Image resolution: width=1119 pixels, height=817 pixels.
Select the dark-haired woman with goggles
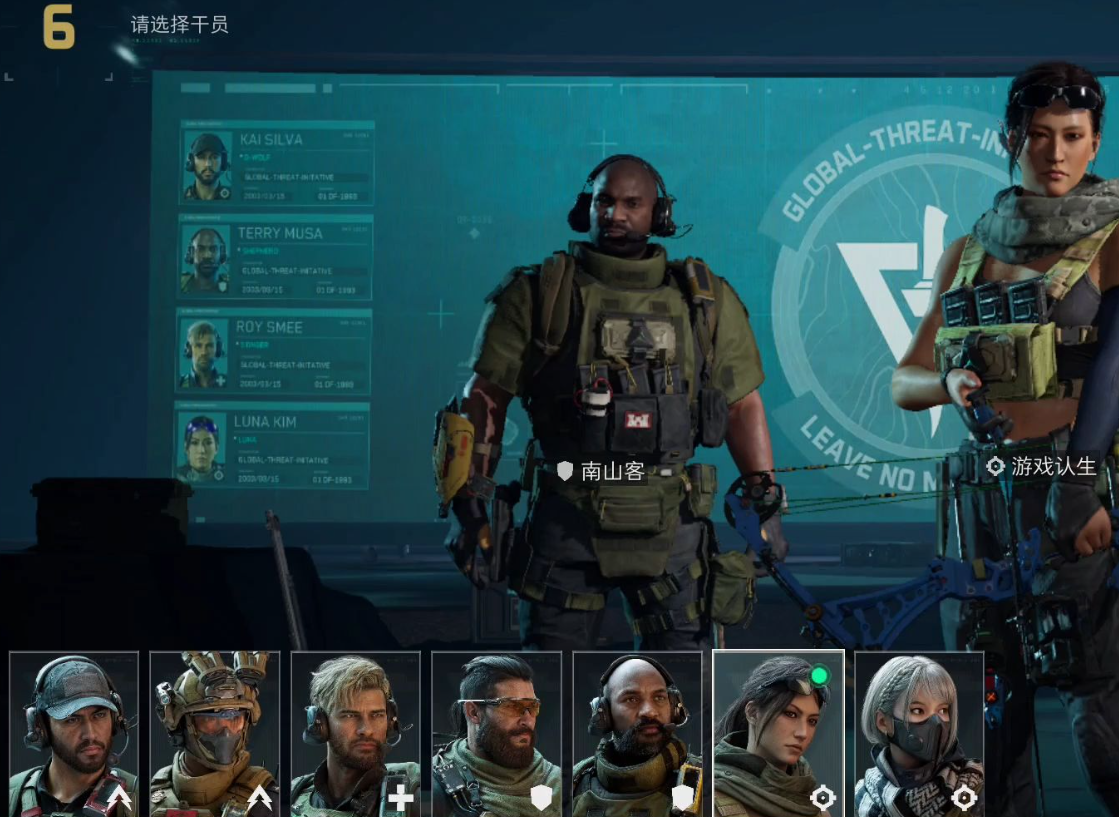click(779, 733)
